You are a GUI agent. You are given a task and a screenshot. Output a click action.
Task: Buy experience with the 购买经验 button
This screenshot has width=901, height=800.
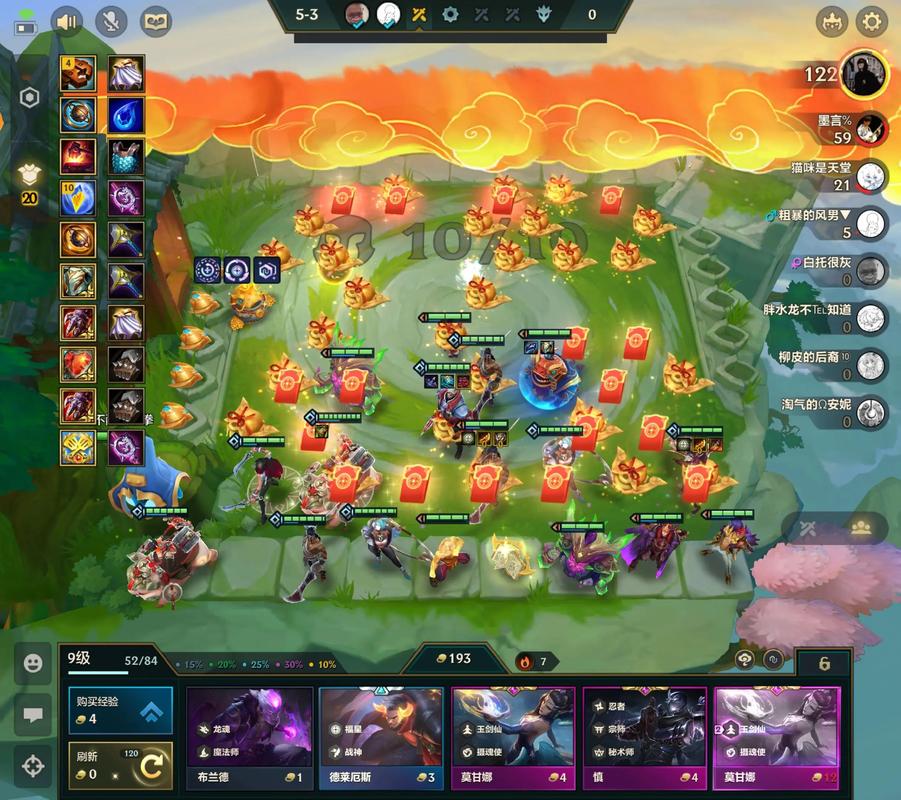[120, 710]
